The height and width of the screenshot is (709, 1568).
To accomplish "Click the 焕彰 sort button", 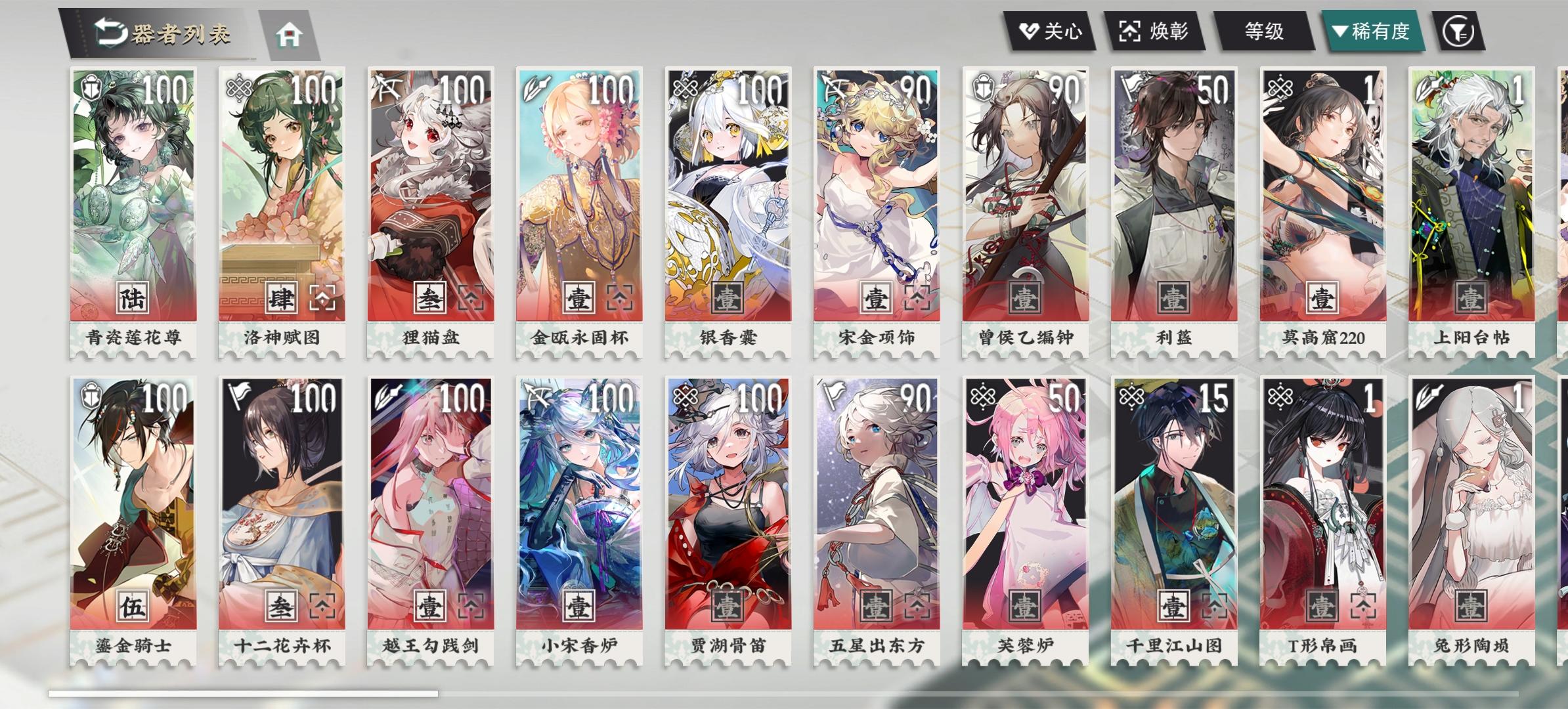I will (1160, 30).
